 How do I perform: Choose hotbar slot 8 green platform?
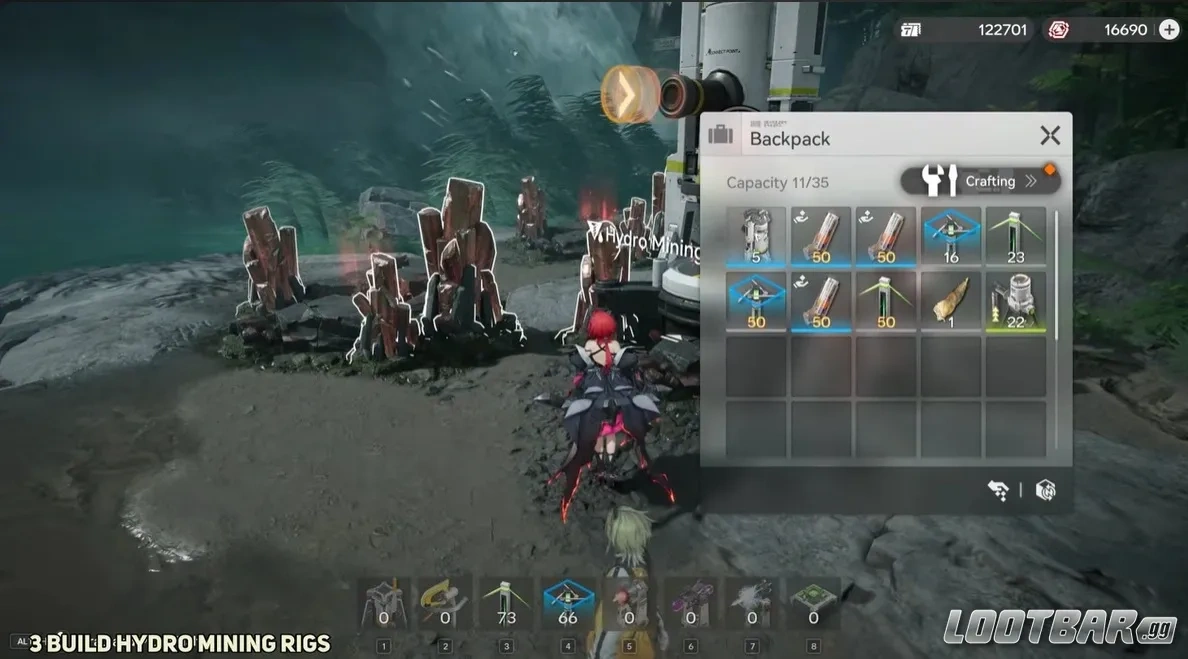814,603
